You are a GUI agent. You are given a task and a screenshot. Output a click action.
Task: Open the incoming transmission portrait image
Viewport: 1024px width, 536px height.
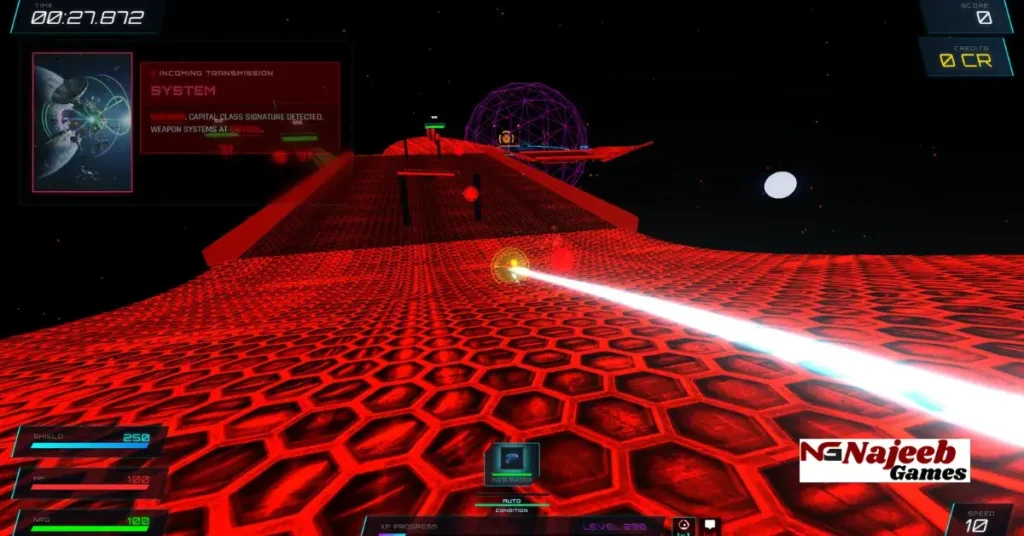82,122
